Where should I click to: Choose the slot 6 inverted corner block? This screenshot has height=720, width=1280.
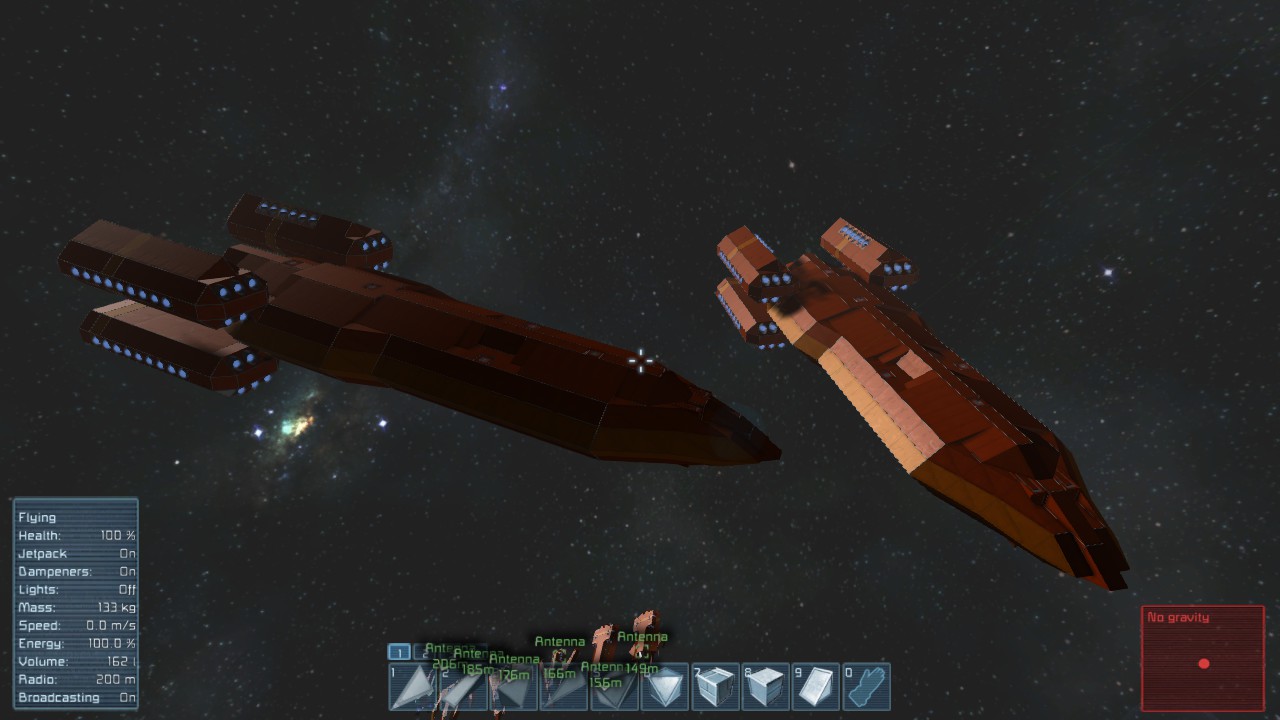pos(665,687)
